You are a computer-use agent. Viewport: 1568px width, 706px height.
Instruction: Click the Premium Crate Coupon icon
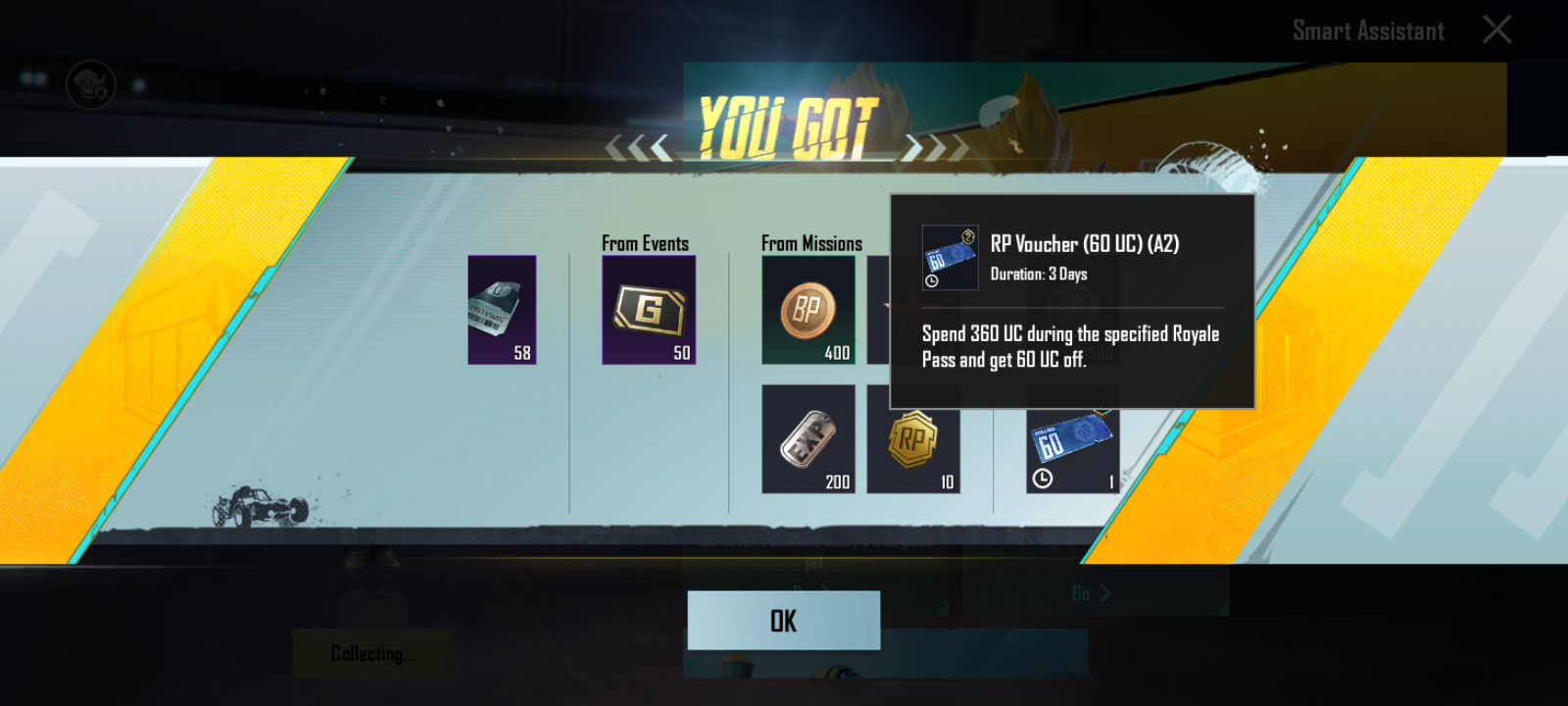(502, 310)
